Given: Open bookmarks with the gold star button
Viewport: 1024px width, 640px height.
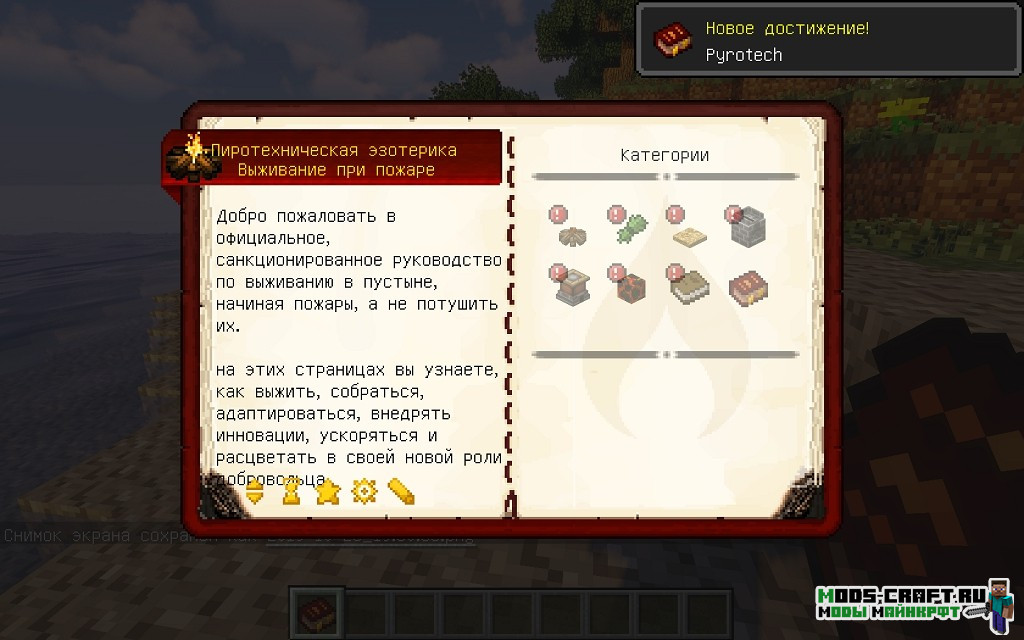Looking at the screenshot, I should coord(327,492).
